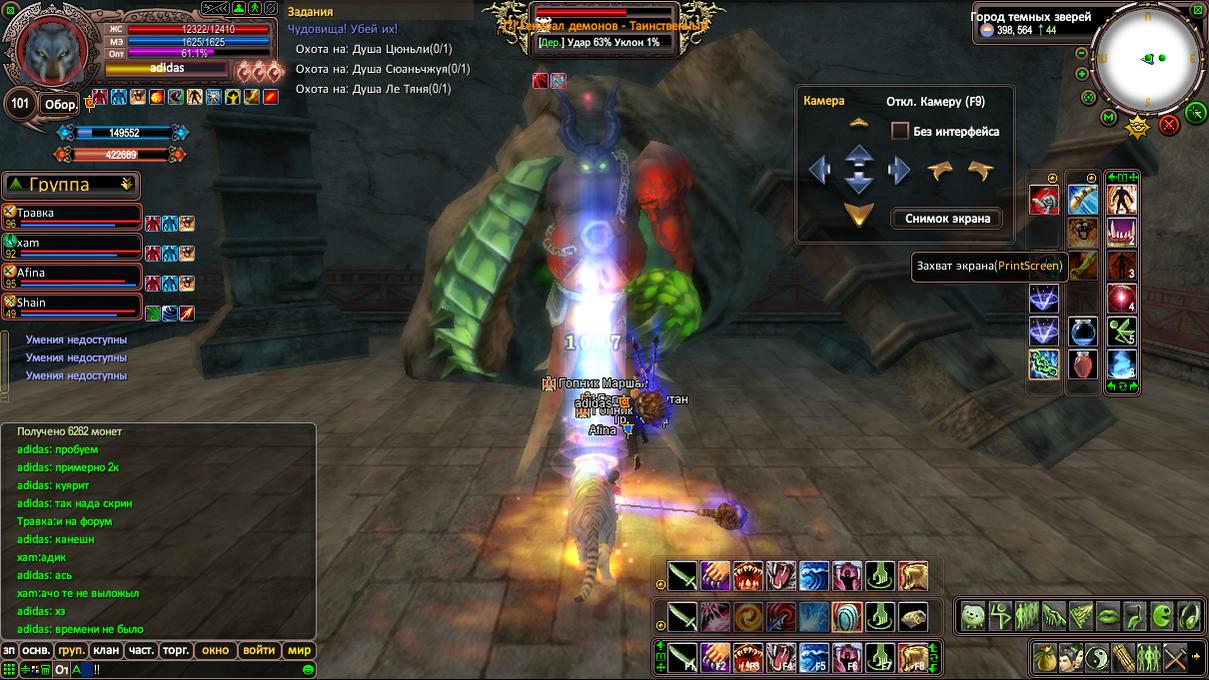Click the downward gold camera arrow
The width and height of the screenshot is (1209, 680).
[859, 213]
